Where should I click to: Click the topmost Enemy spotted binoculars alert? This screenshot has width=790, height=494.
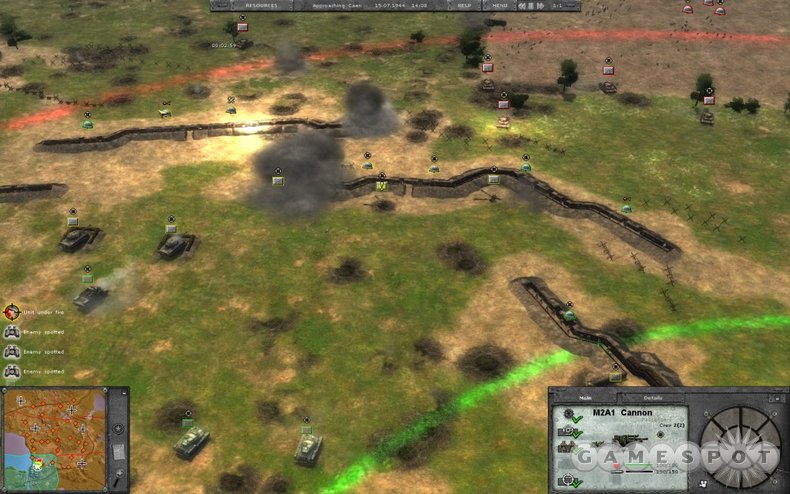(12, 332)
